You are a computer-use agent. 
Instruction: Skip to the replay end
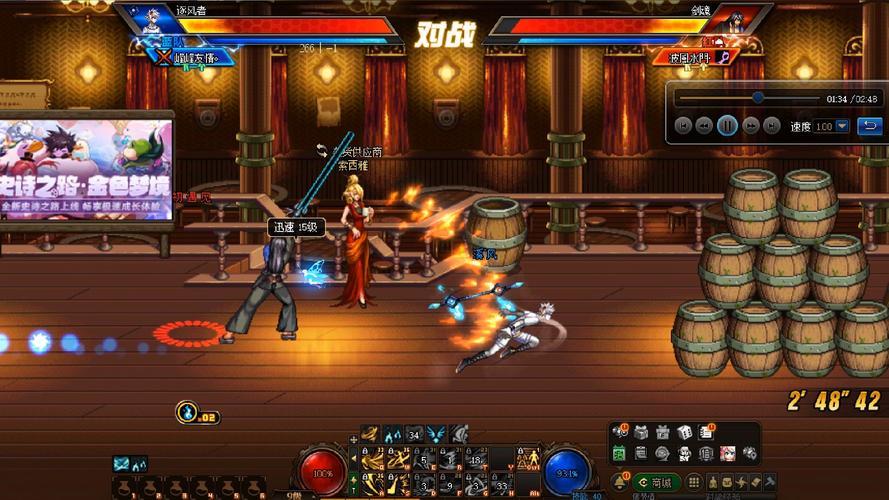(772, 126)
